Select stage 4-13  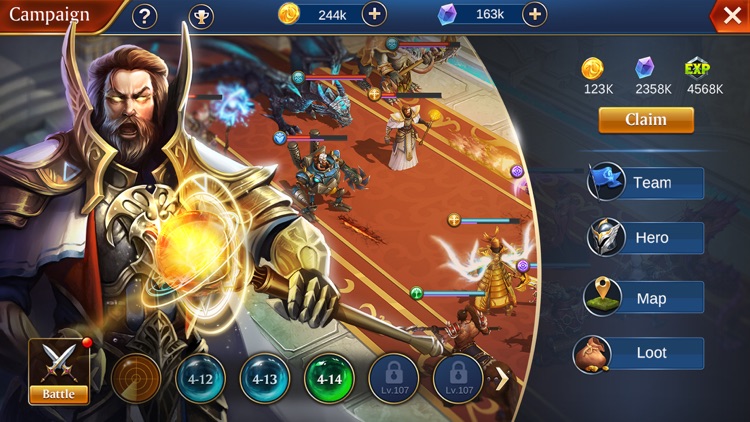click(265, 379)
